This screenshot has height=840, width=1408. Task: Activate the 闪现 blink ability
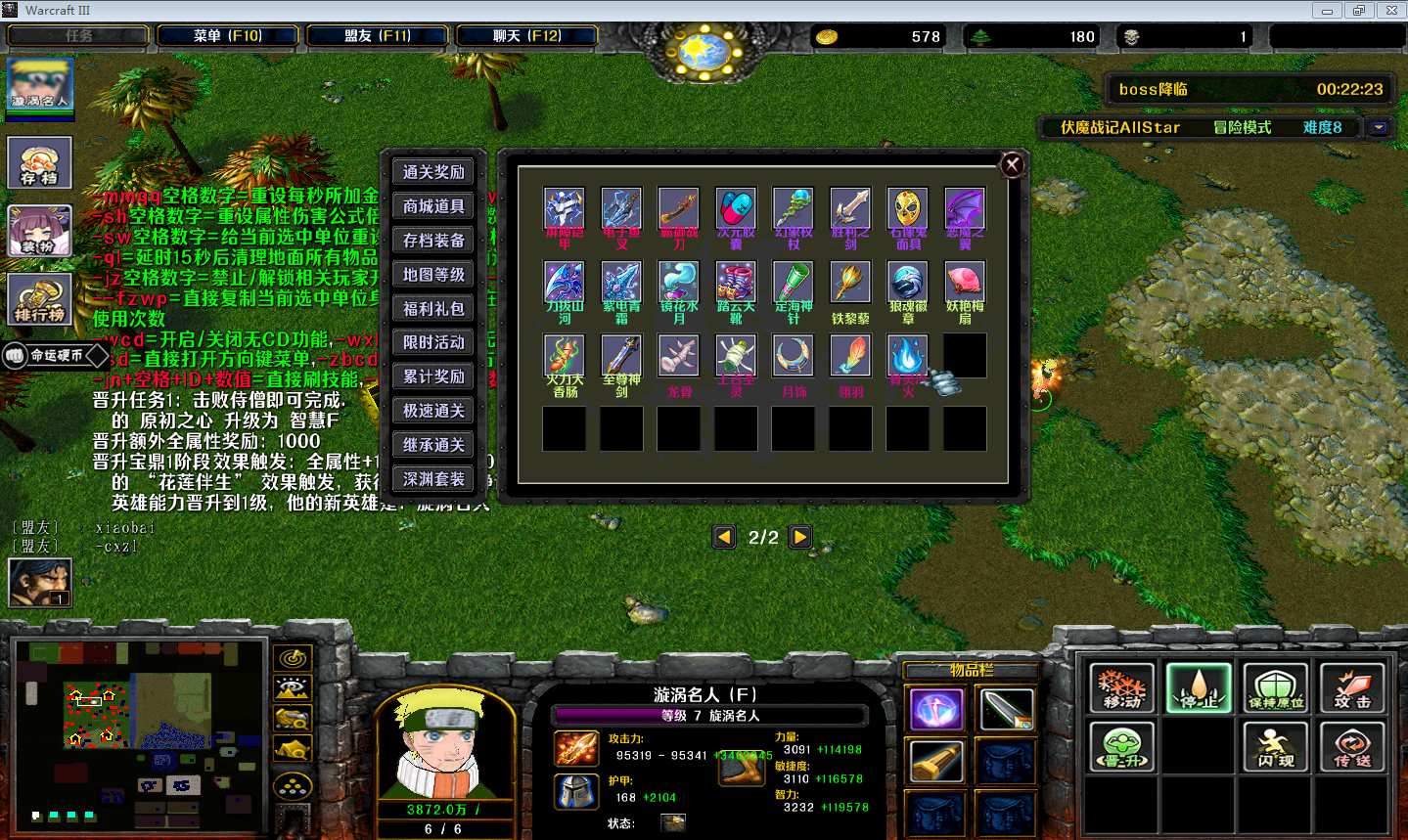1276,746
